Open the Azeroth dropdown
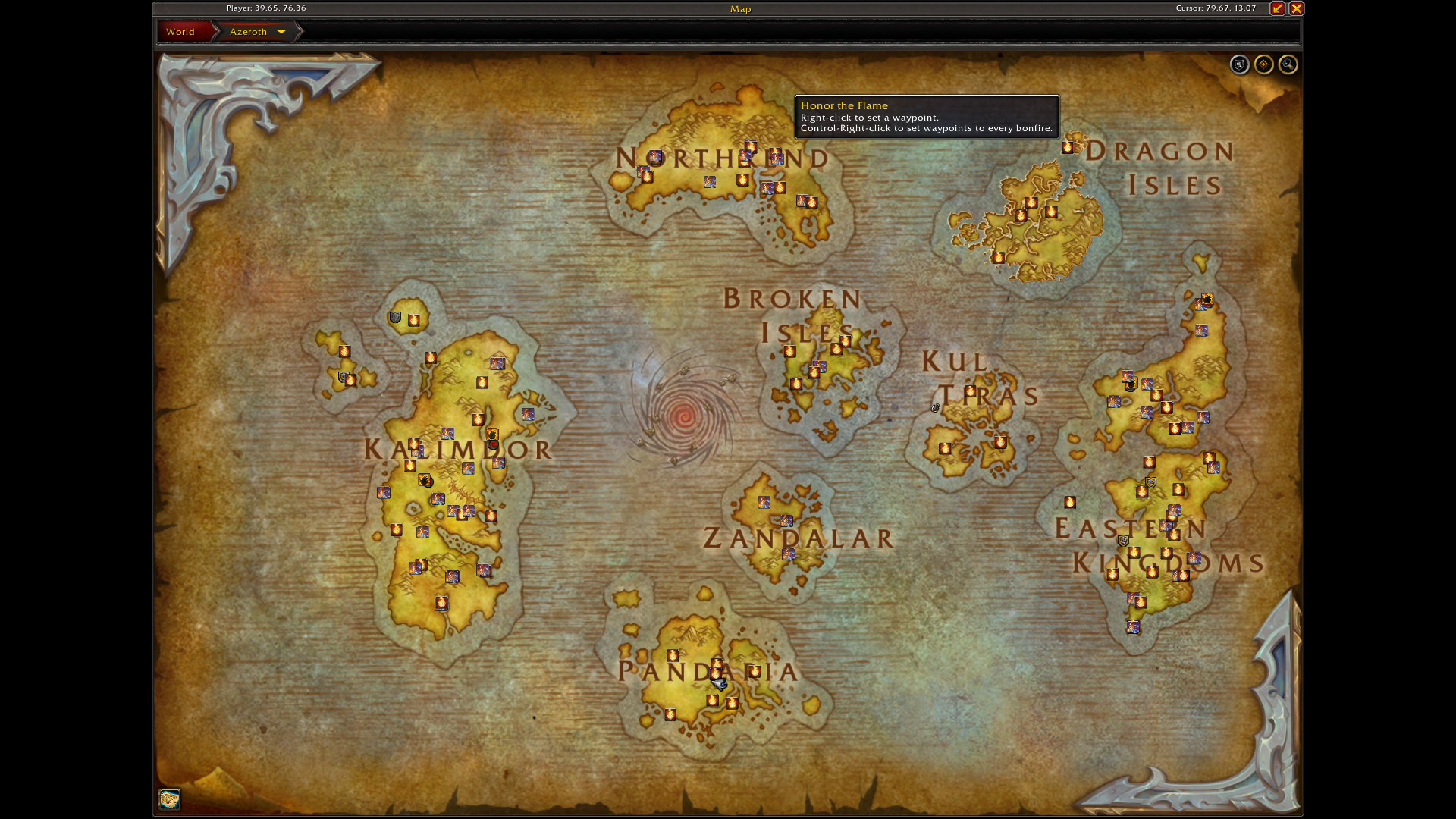Viewport: 1456px width, 819px height. (x=281, y=32)
